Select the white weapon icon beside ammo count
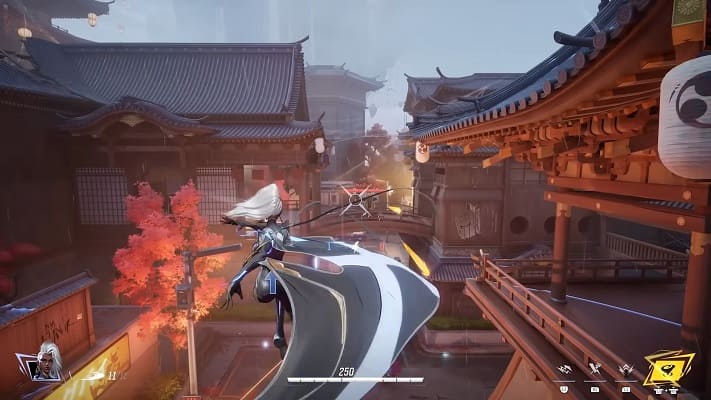Viewport: 711px width, 400px height. tap(93, 376)
